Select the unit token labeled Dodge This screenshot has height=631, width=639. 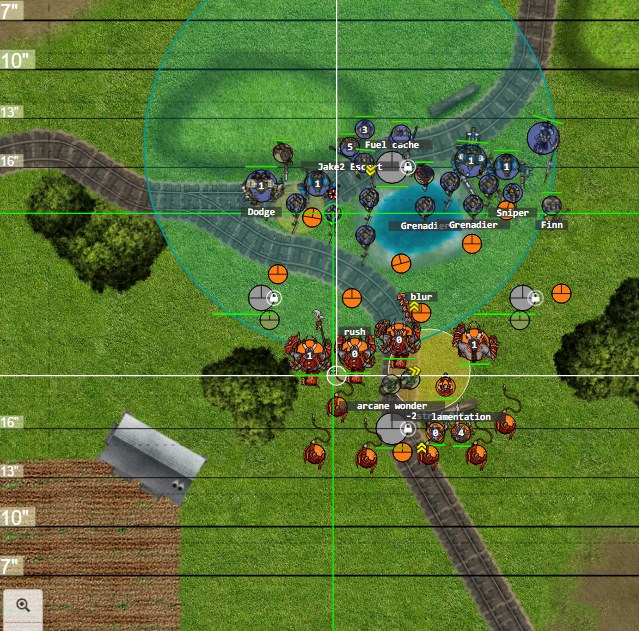(x=261, y=187)
